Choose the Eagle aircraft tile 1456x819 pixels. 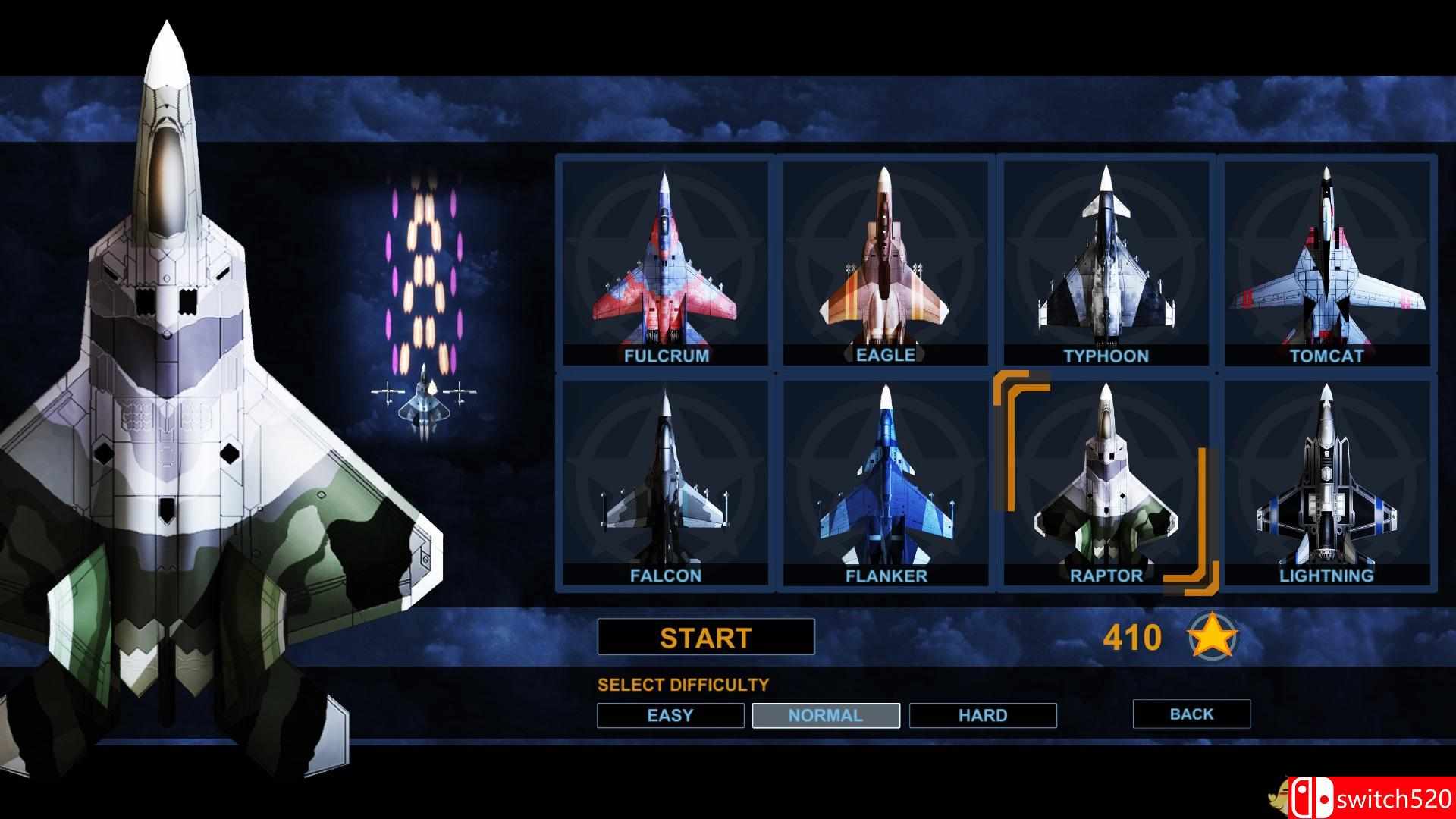[x=885, y=262]
